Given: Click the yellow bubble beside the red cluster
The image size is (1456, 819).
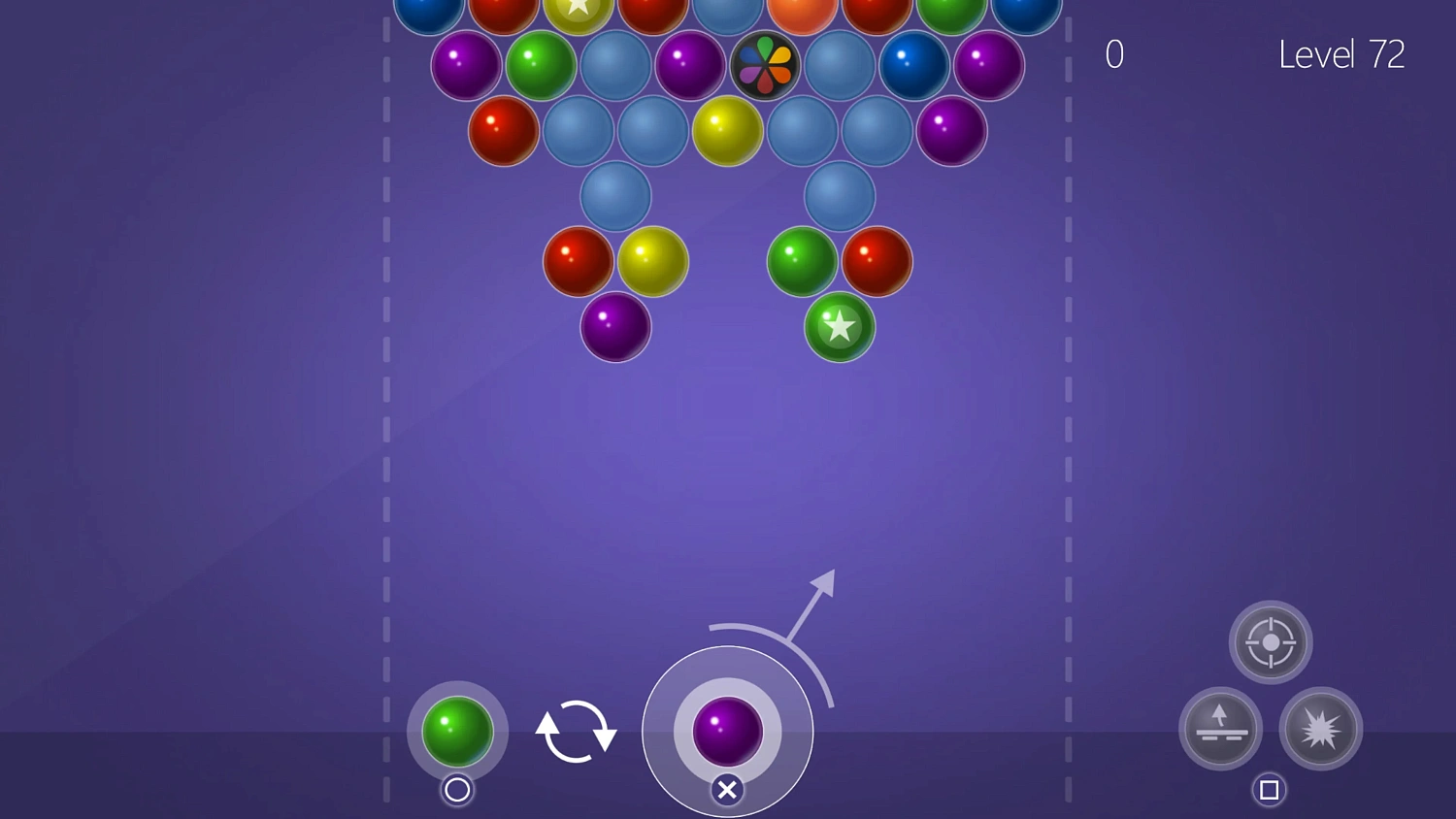Looking at the screenshot, I should click(652, 261).
